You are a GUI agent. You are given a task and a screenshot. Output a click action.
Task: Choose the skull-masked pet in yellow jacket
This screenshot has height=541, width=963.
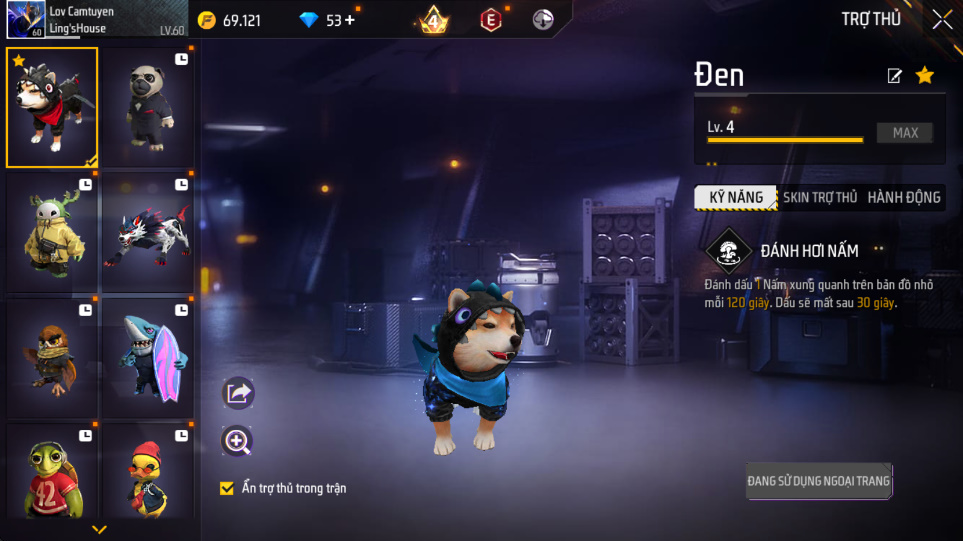click(52, 233)
